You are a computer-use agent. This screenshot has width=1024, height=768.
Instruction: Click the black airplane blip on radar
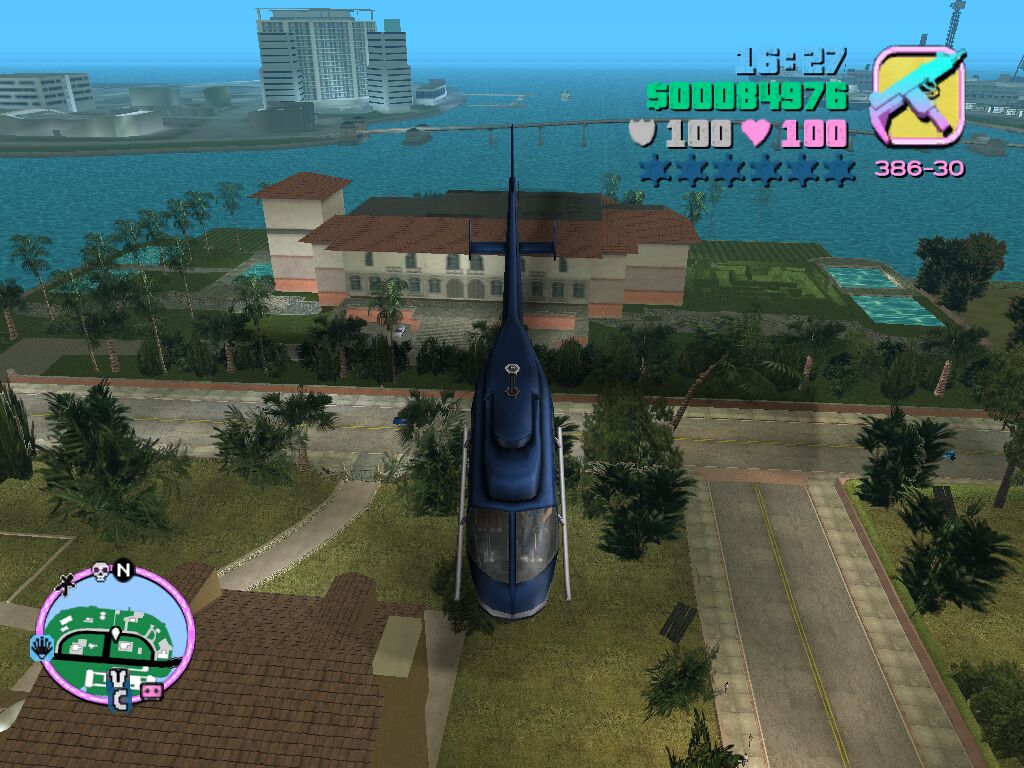68,581
